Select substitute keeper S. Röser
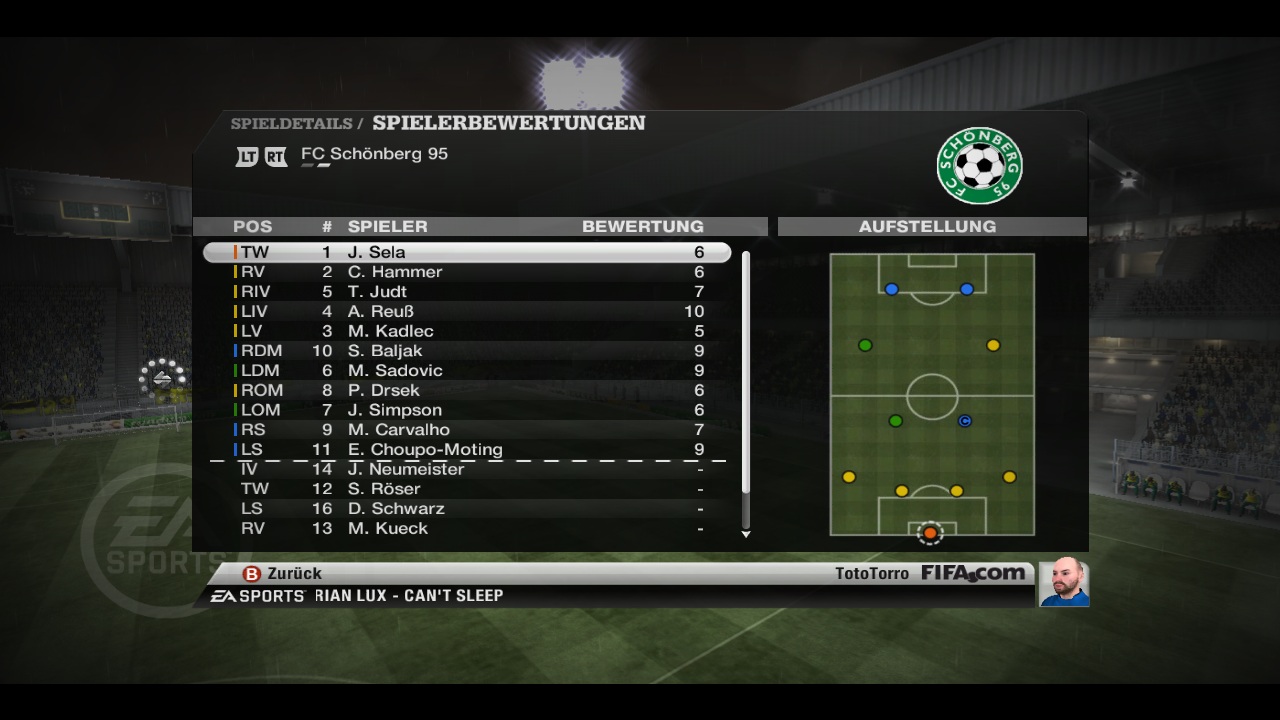This screenshot has height=720, width=1280. (466, 489)
